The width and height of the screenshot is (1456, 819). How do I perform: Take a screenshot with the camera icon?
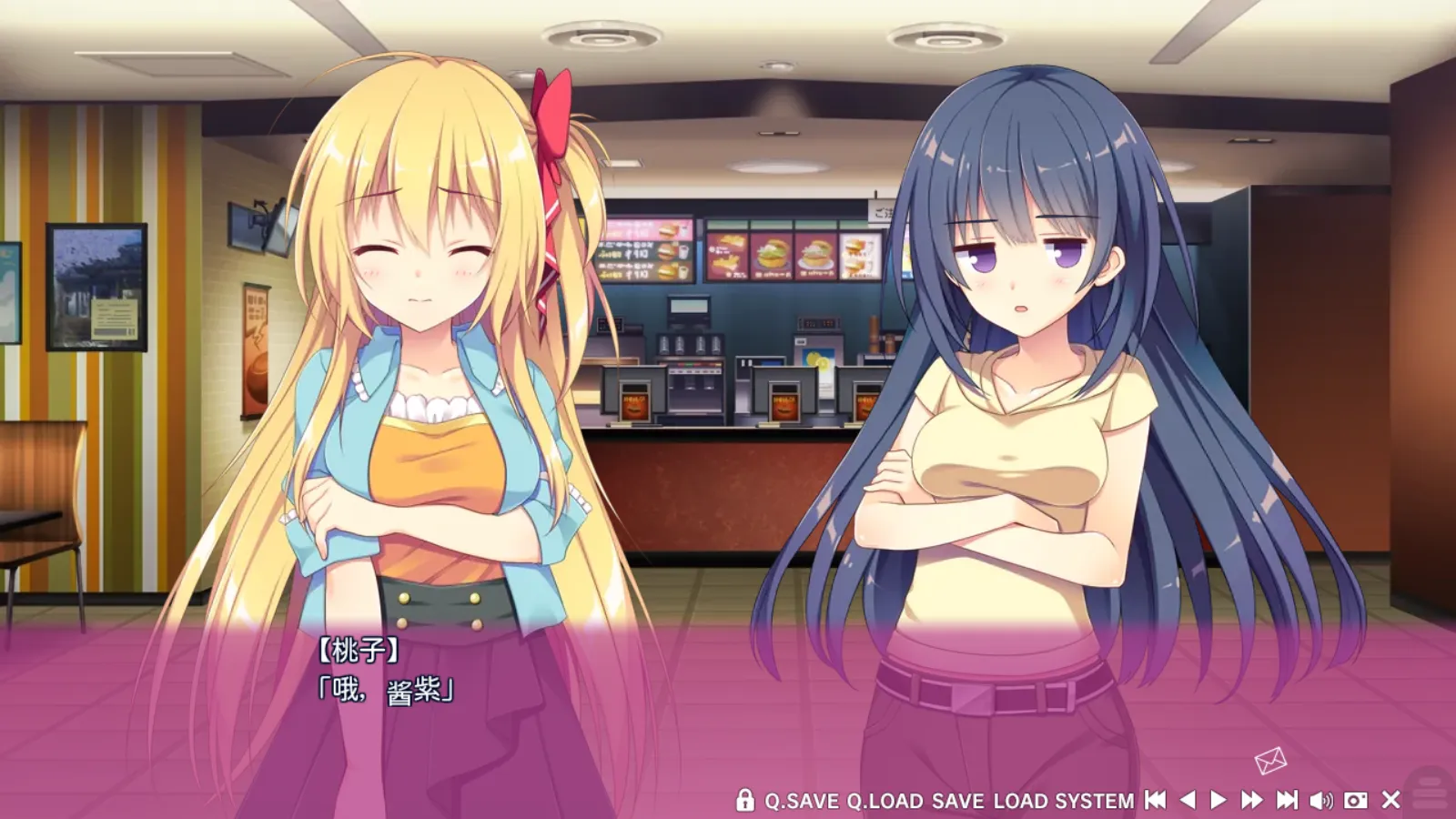[x=1355, y=800]
